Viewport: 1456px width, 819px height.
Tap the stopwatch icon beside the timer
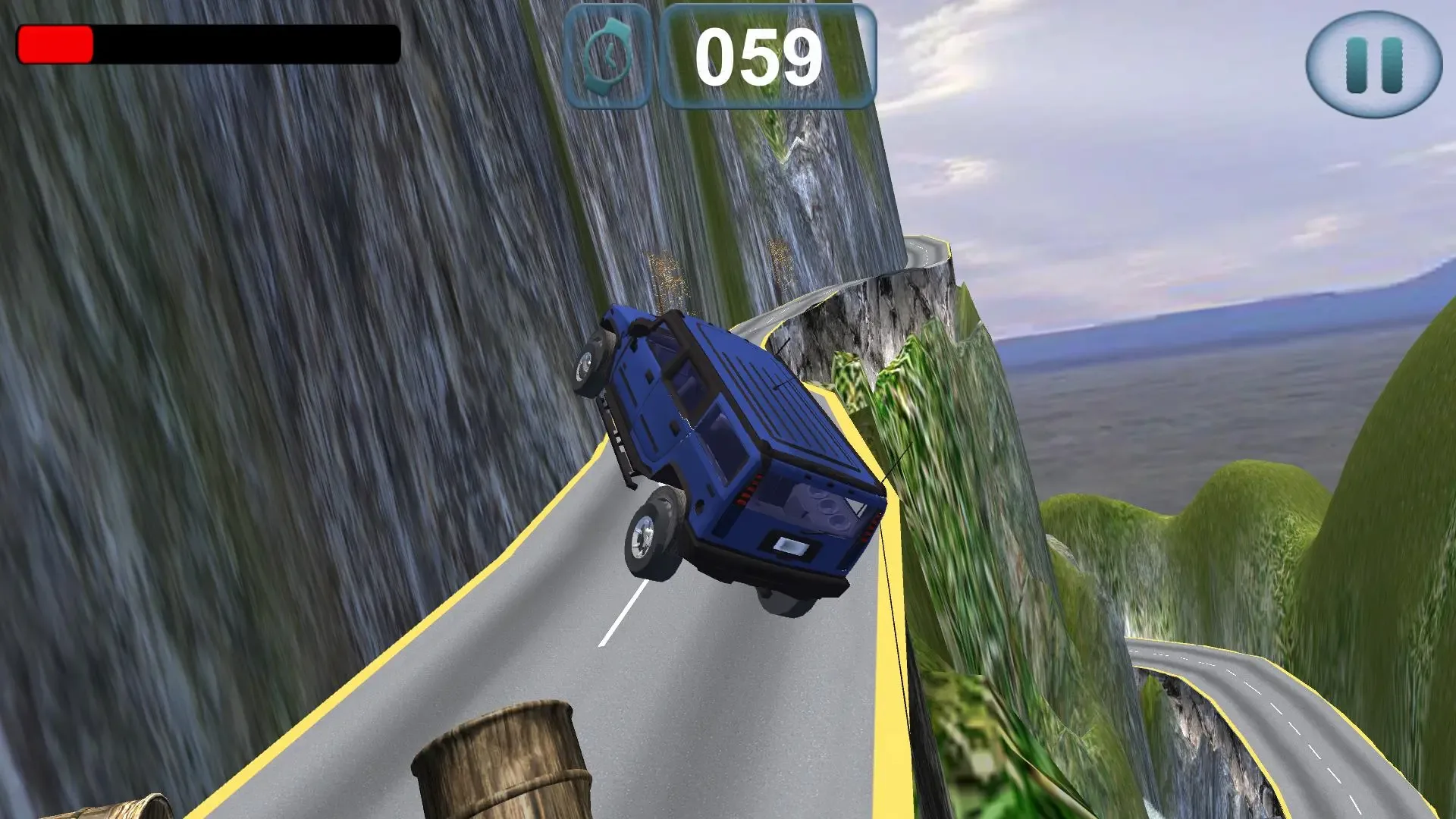coord(607,53)
